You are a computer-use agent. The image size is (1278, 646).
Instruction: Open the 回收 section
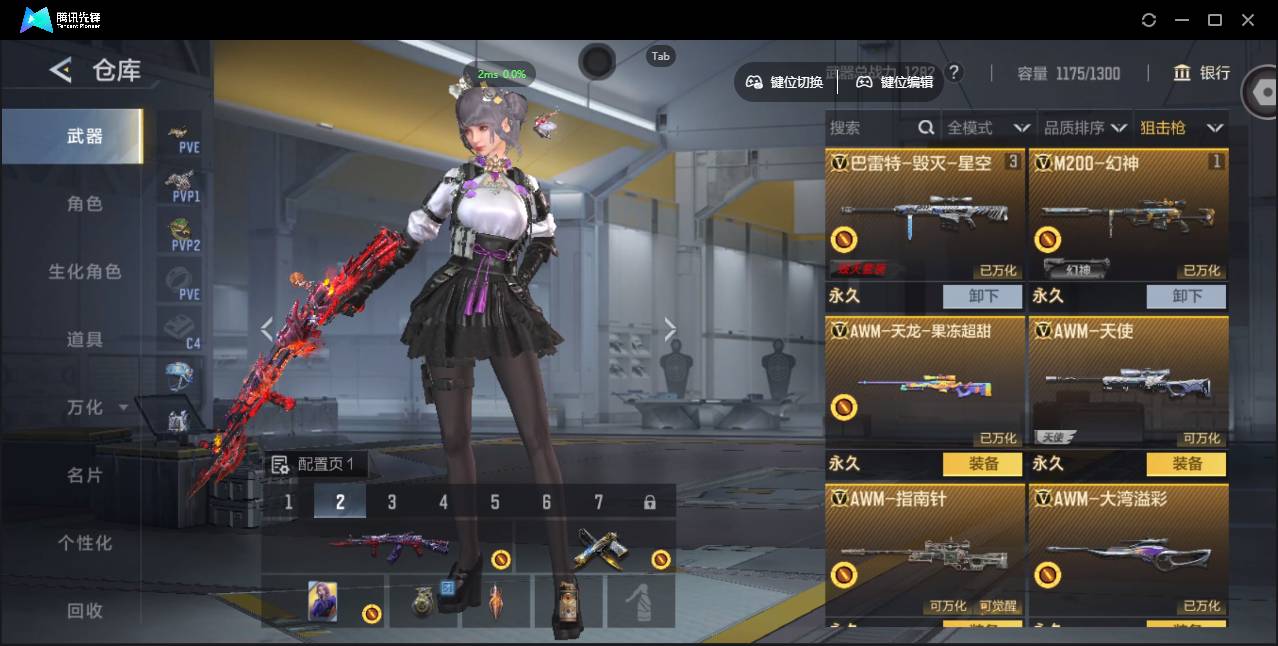click(x=85, y=610)
